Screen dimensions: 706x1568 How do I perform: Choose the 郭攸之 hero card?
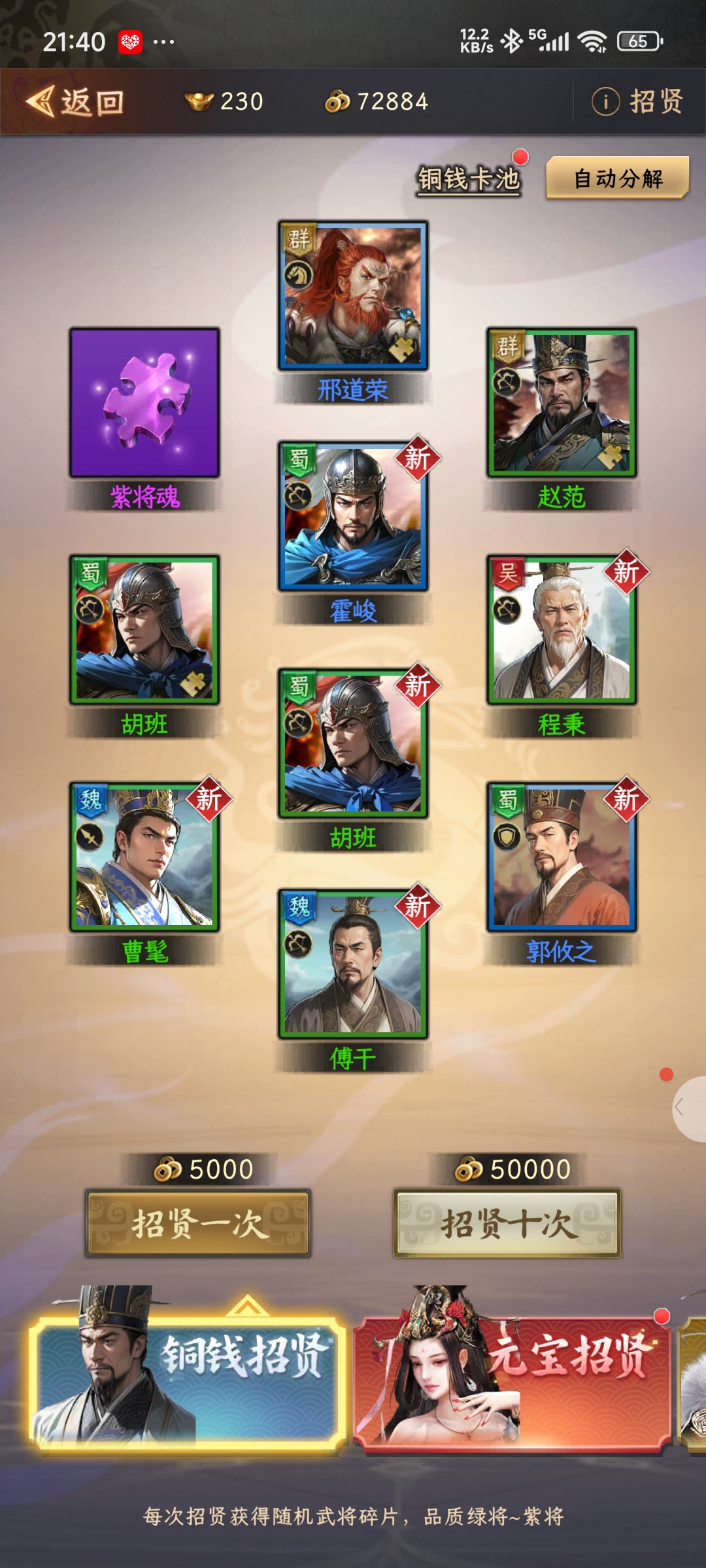point(562,857)
